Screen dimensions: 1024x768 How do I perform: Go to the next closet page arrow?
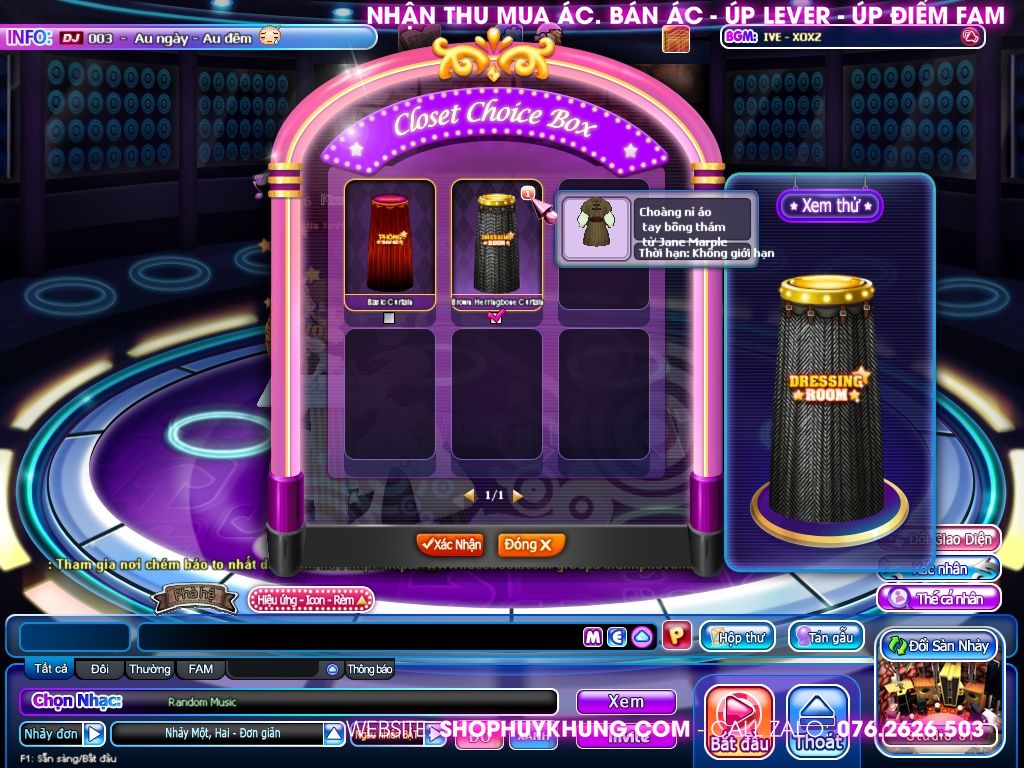coord(518,496)
